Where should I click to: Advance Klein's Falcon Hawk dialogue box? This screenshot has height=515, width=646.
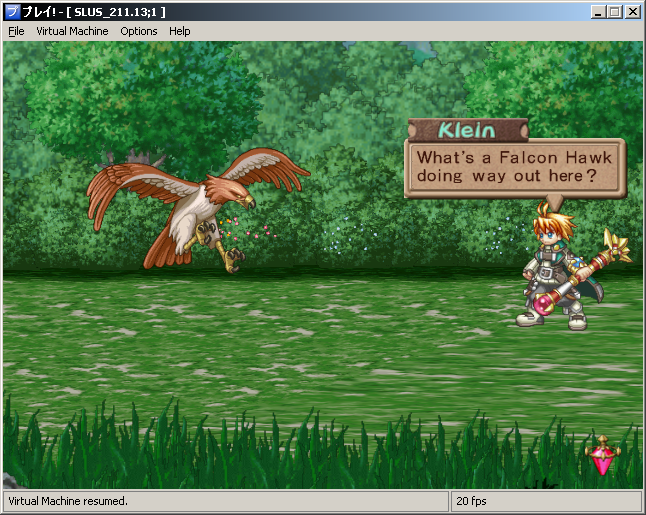click(513, 167)
